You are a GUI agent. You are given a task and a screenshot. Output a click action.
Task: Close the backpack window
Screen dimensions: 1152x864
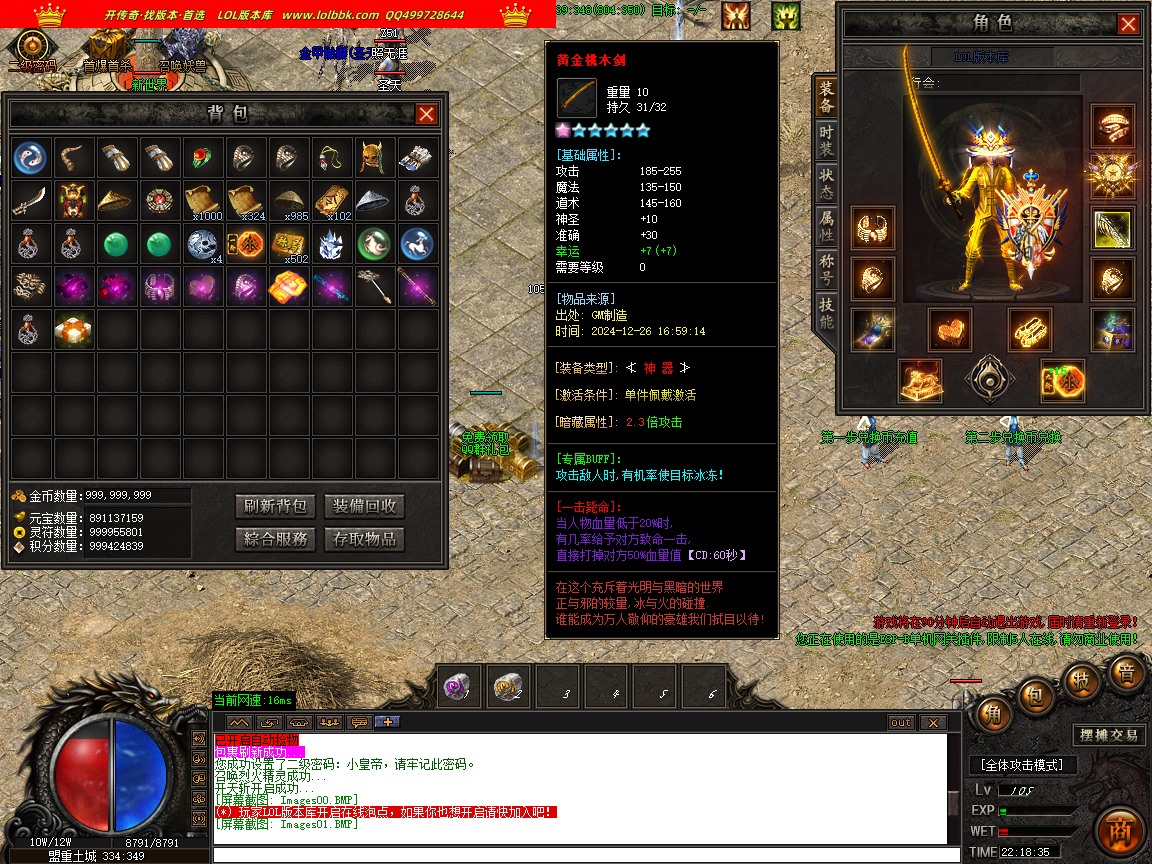pyautogui.click(x=426, y=114)
